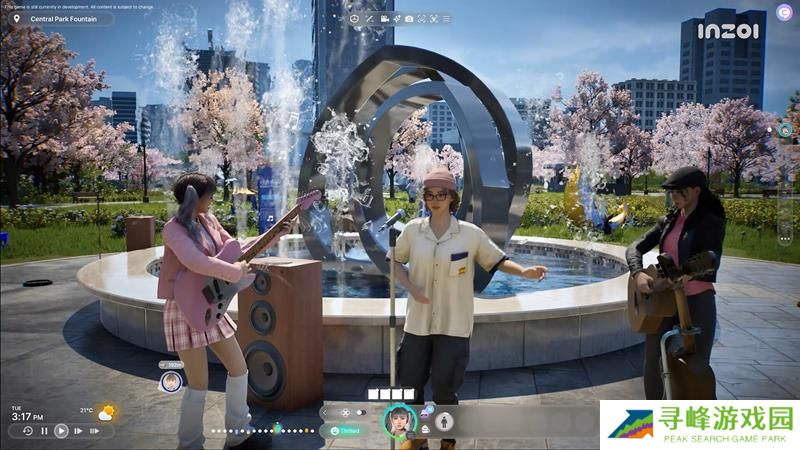Open the purple profile icon top right
Image resolution: width=800 pixels, height=450 pixels.
[x=783, y=12]
